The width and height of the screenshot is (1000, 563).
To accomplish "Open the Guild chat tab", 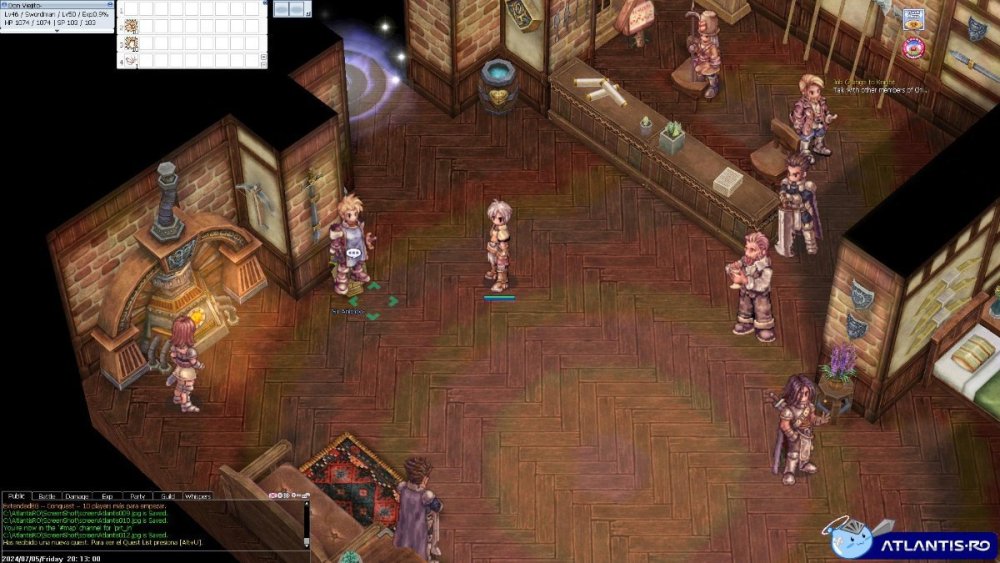I will [167, 496].
